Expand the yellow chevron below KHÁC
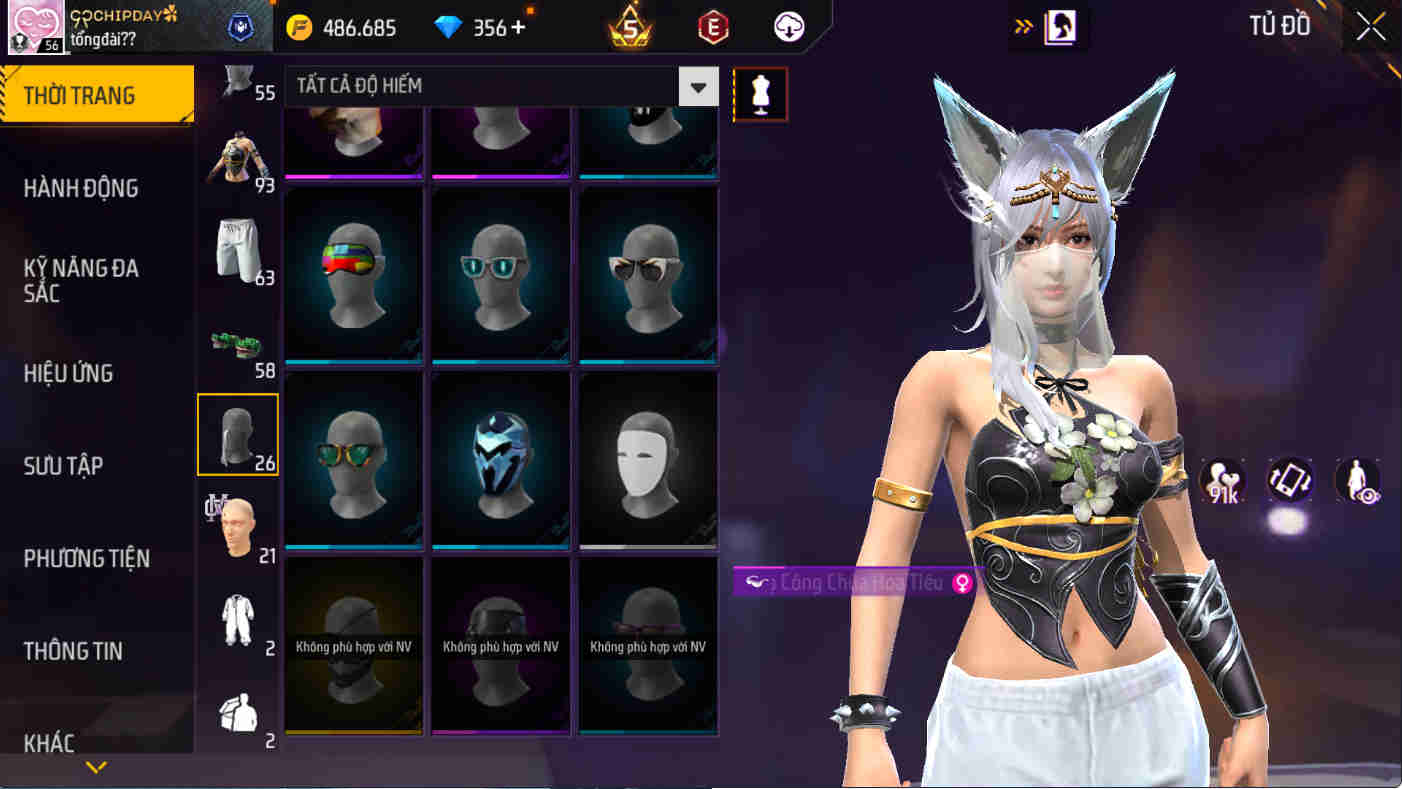The width and height of the screenshot is (1402, 789). click(x=95, y=768)
